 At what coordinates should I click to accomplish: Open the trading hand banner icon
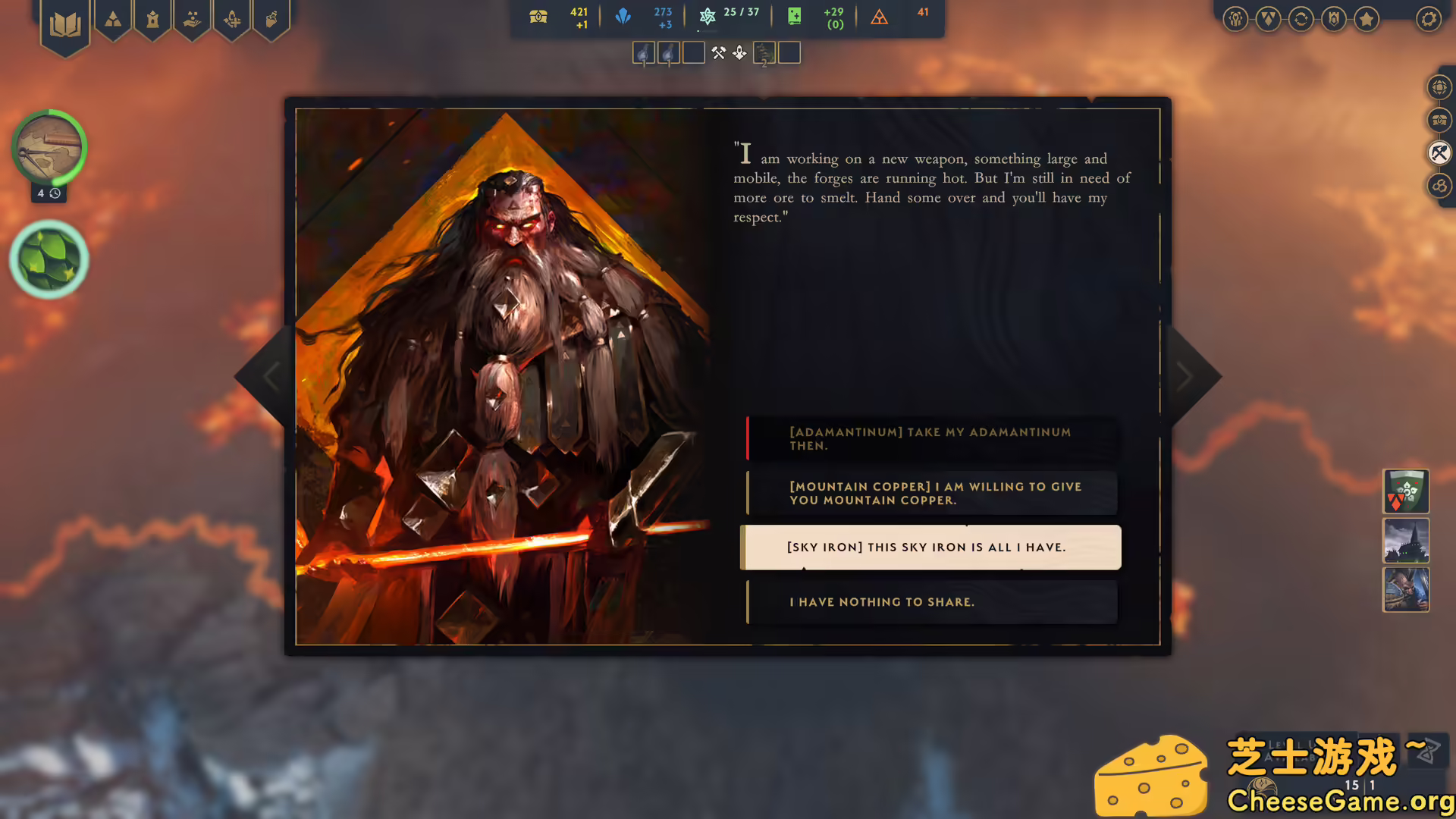tap(192, 20)
